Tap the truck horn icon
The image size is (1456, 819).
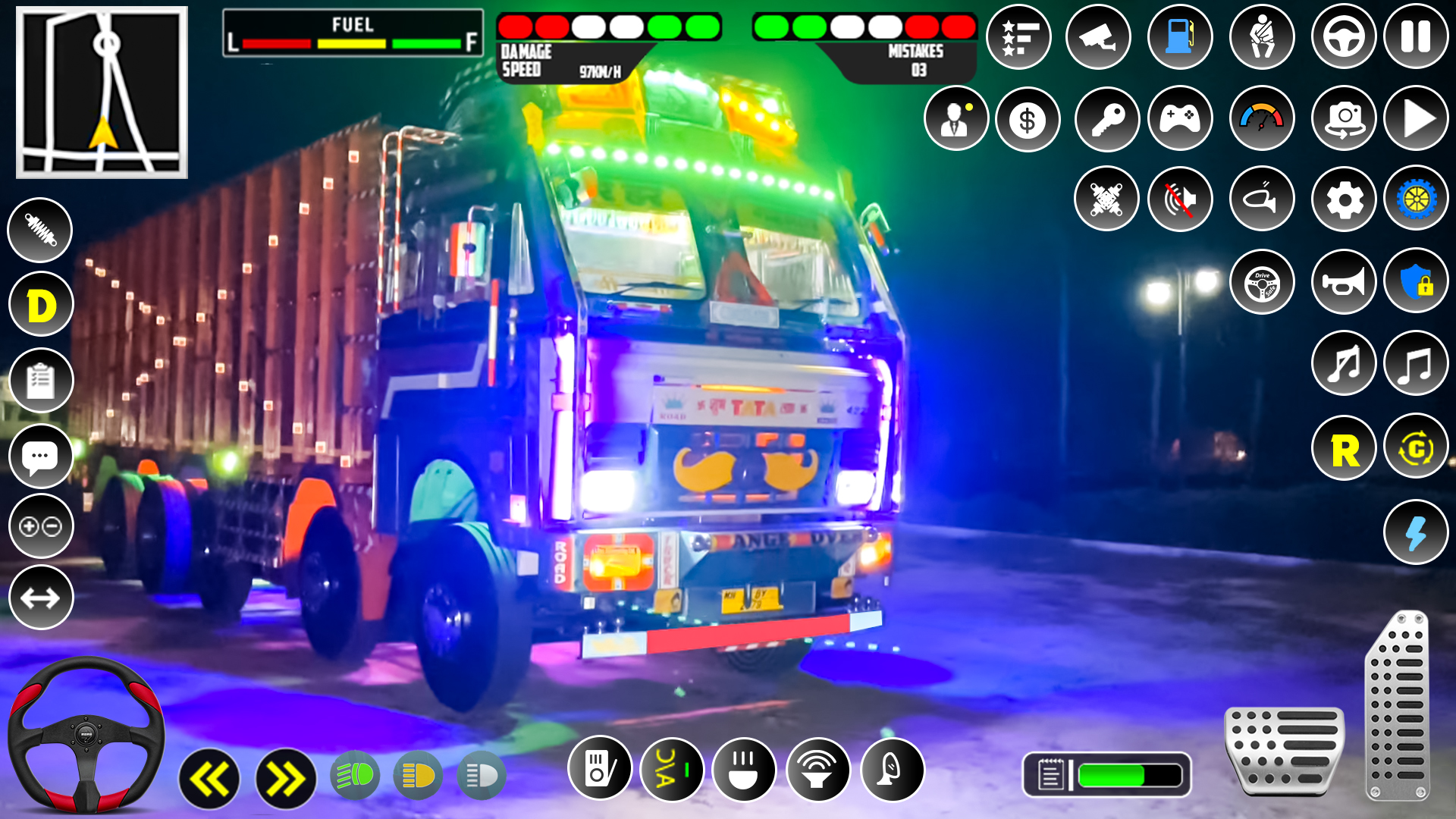pos(1344,281)
